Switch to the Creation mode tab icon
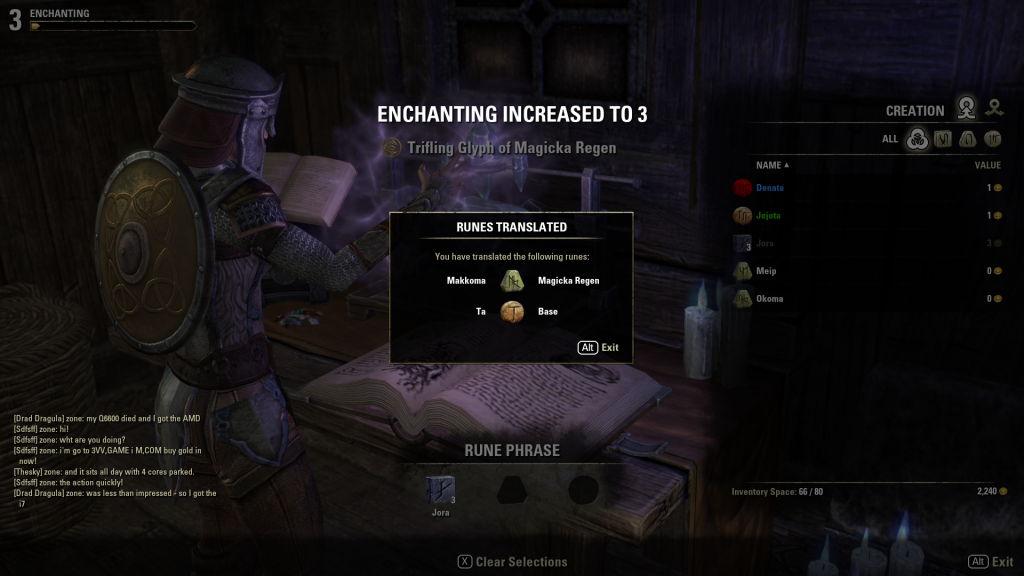 pyautogui.click(x=966, y=108)
